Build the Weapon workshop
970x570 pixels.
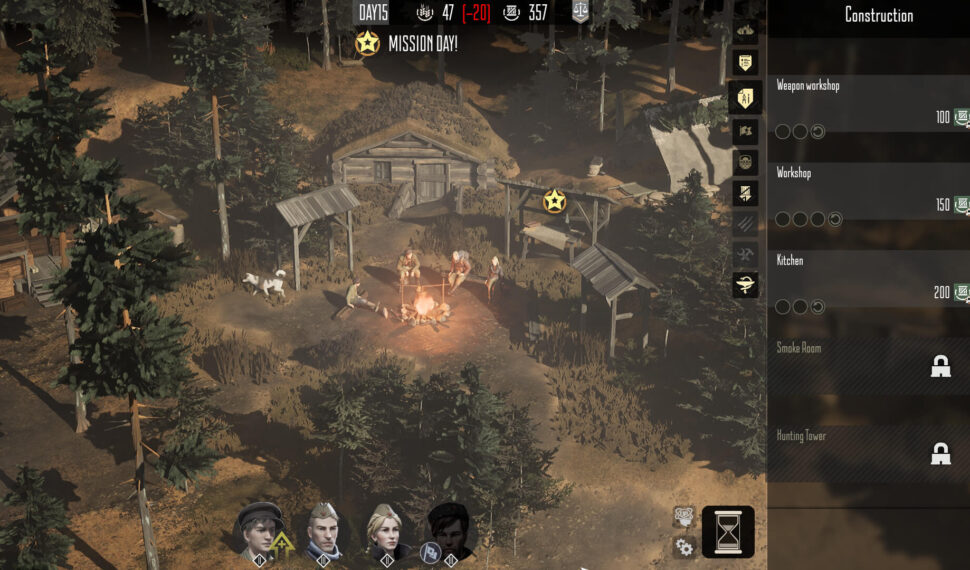(866, 104)
